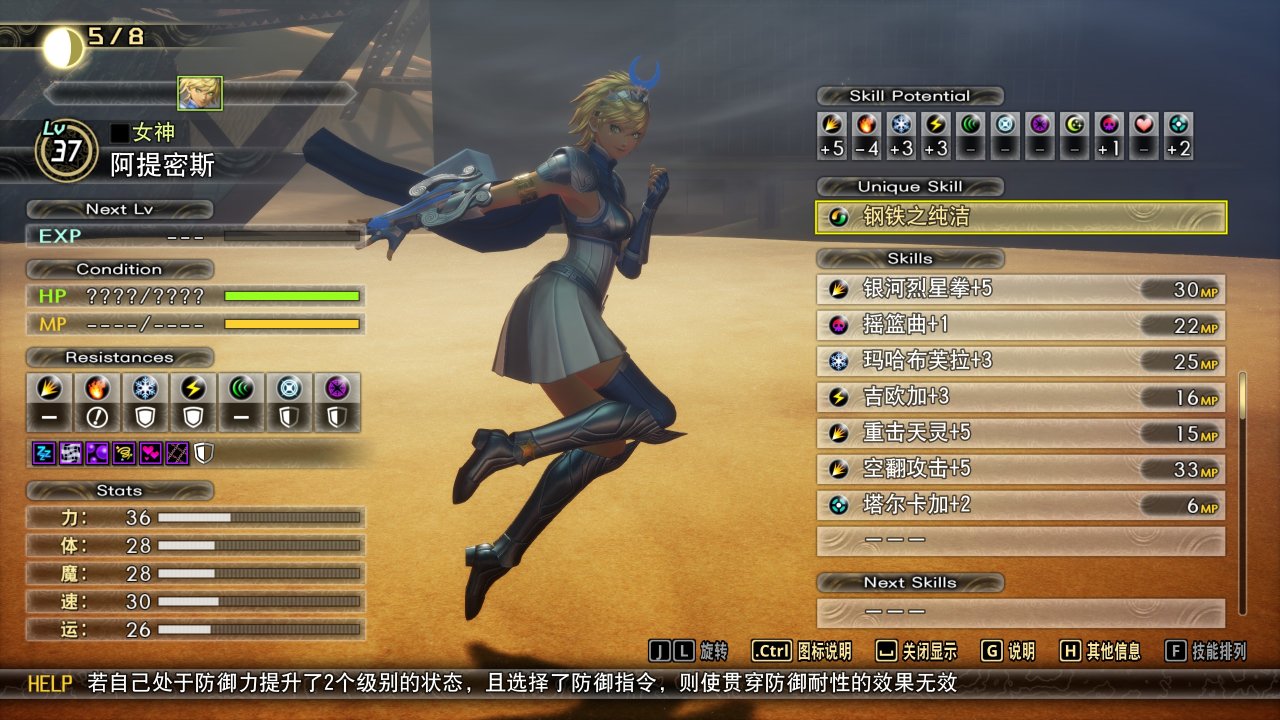Show 其他信息 other information
1280x720 pixels.
click(1100, 651)
